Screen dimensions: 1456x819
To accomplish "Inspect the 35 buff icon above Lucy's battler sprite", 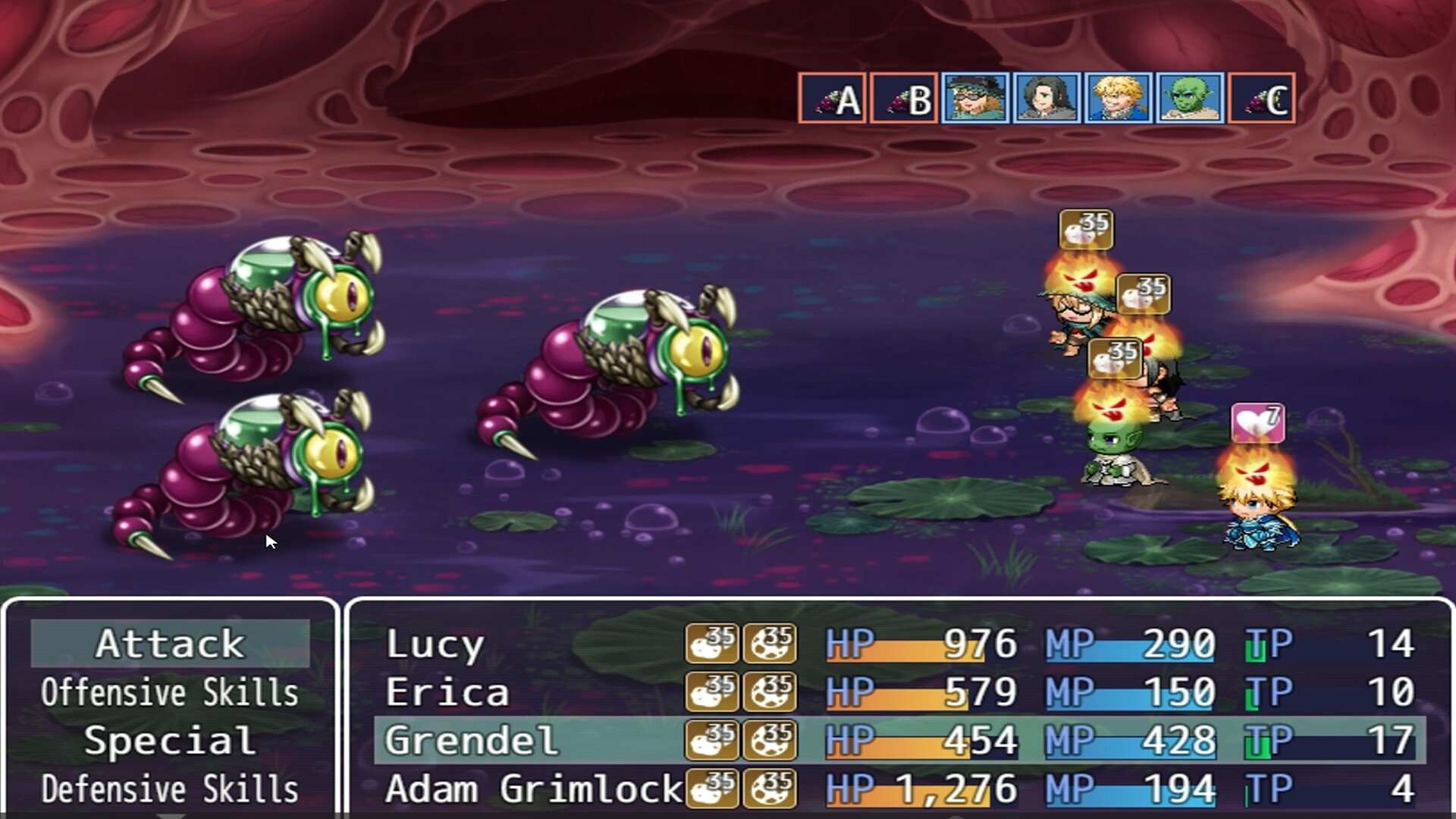I will point(1087,230).
